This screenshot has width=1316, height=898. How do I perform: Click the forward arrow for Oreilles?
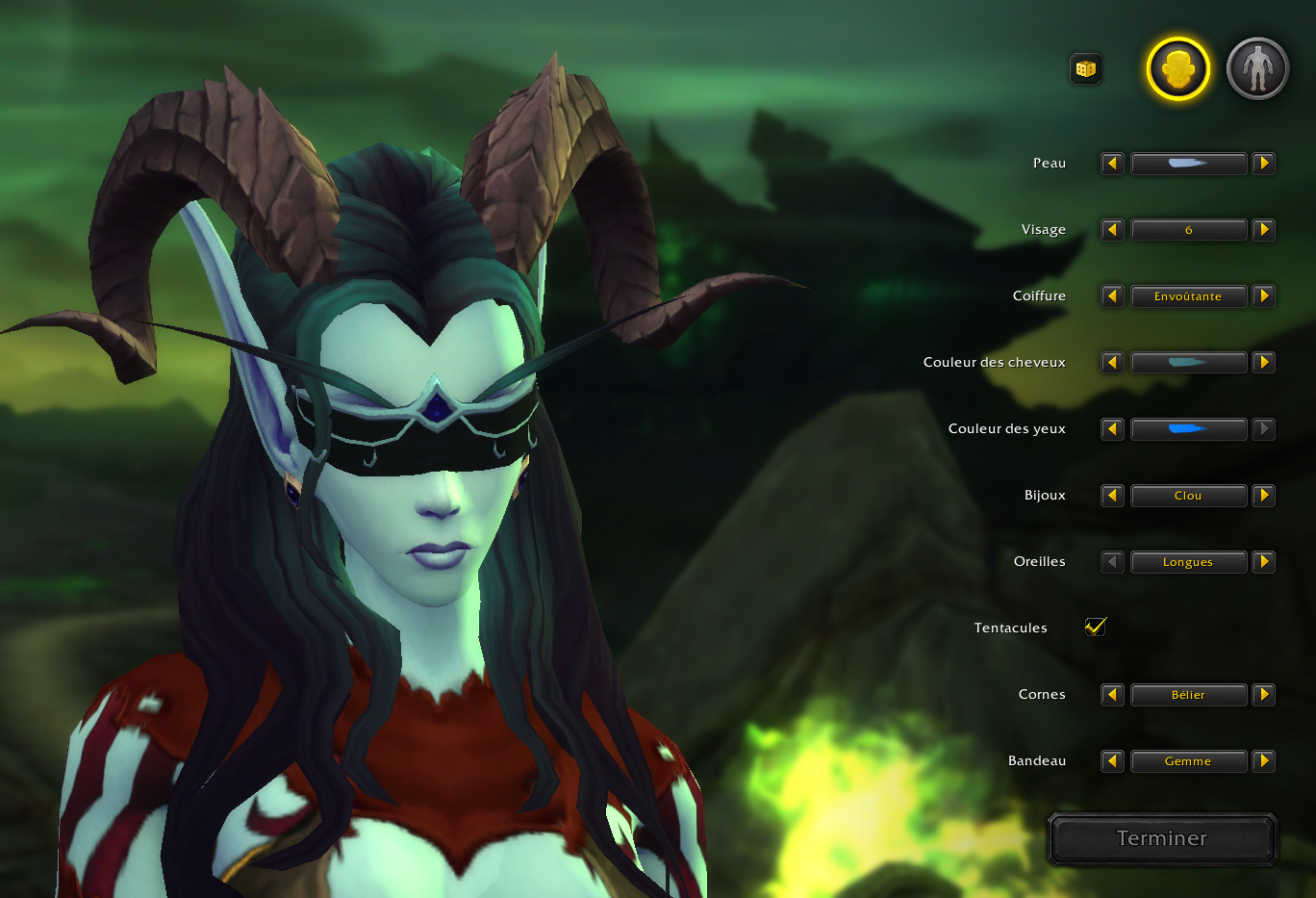1264,561
